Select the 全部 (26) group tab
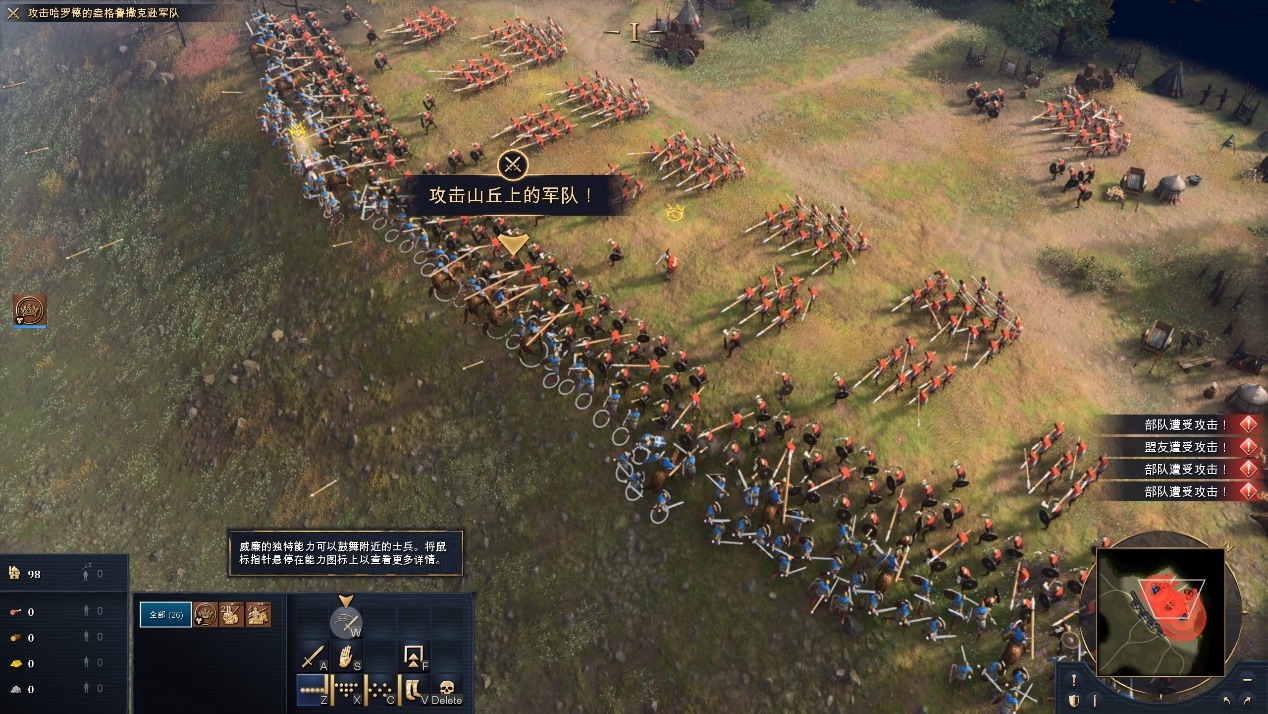This screenshot has width=1268, height=714. pos(165,614)
